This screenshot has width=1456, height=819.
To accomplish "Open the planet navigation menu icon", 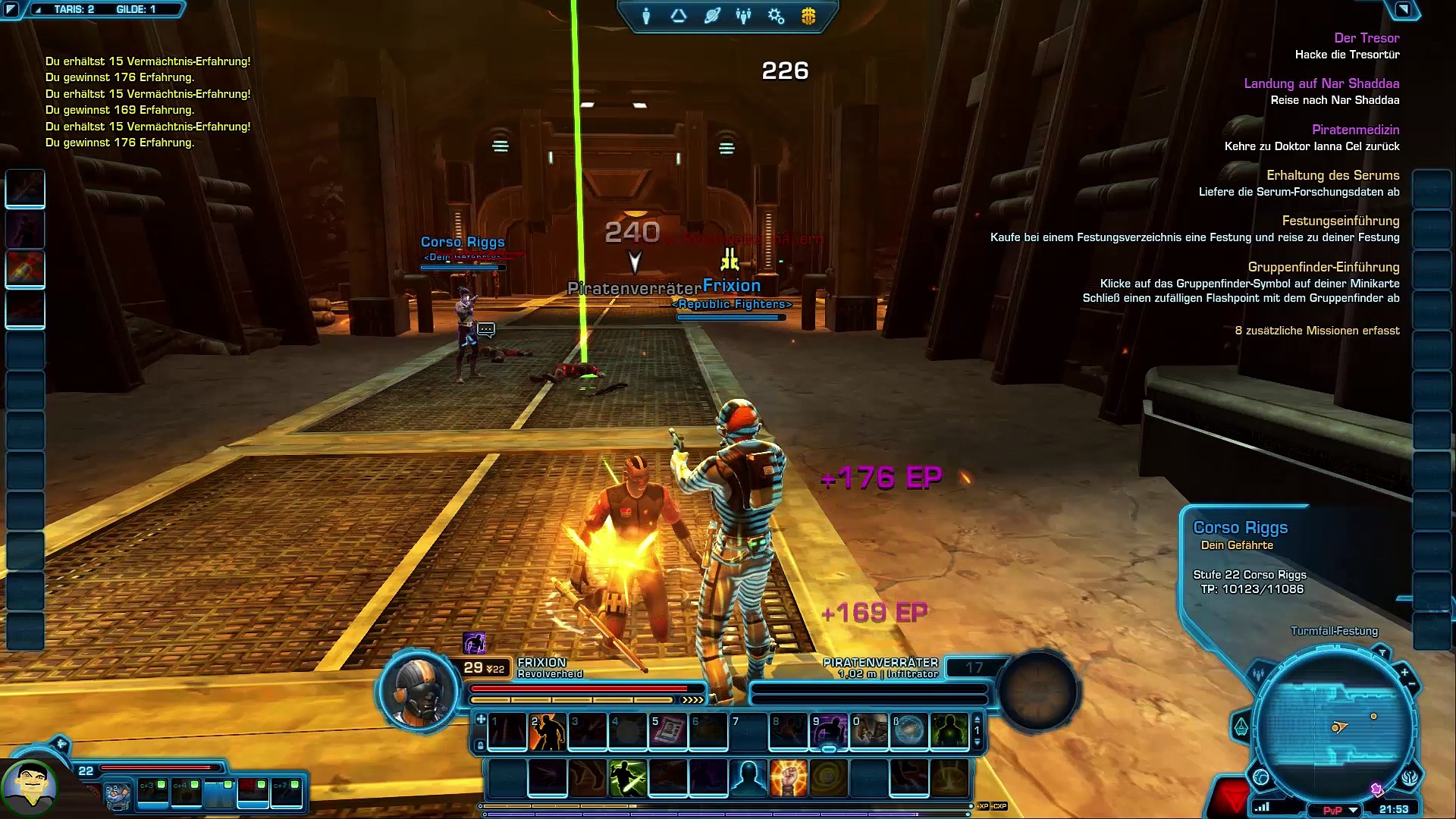I will tap(711, 16).
